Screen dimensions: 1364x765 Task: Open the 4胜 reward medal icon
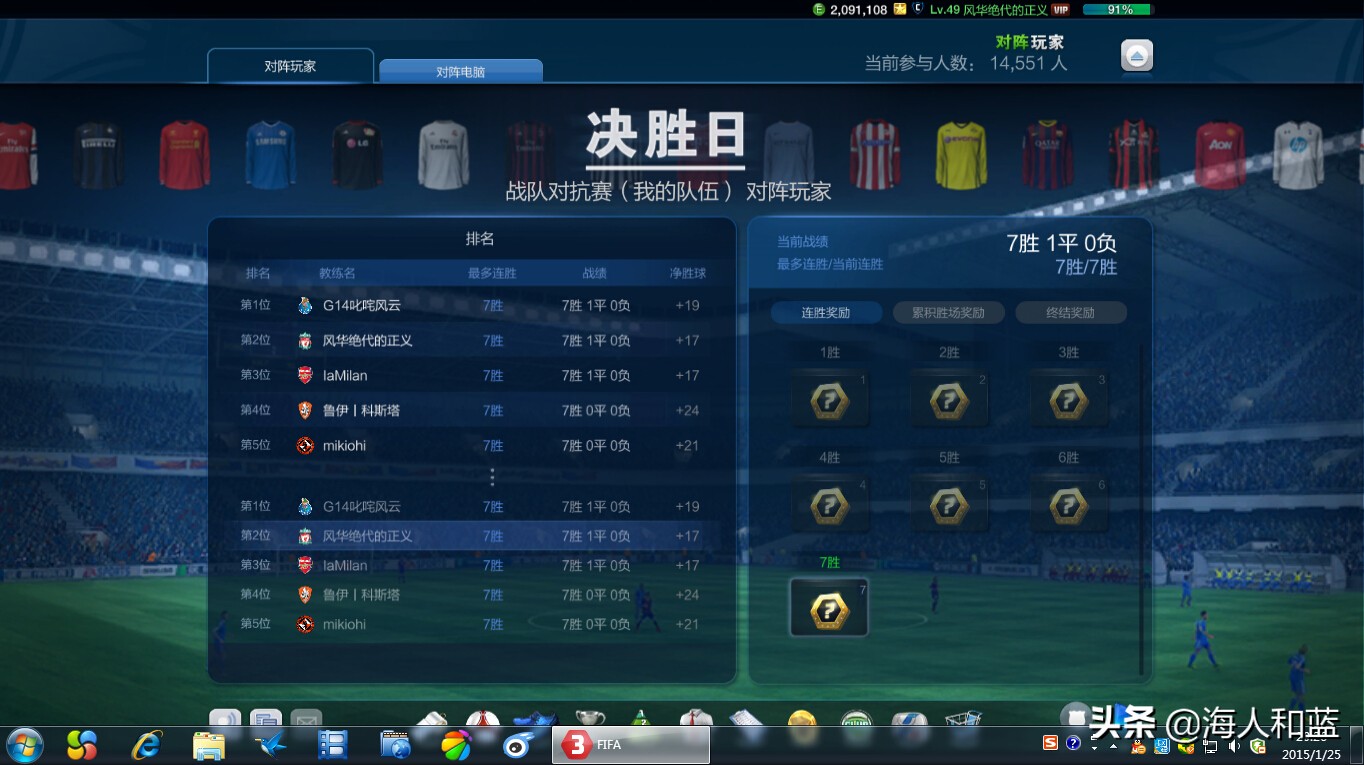[x=829, y=506]
